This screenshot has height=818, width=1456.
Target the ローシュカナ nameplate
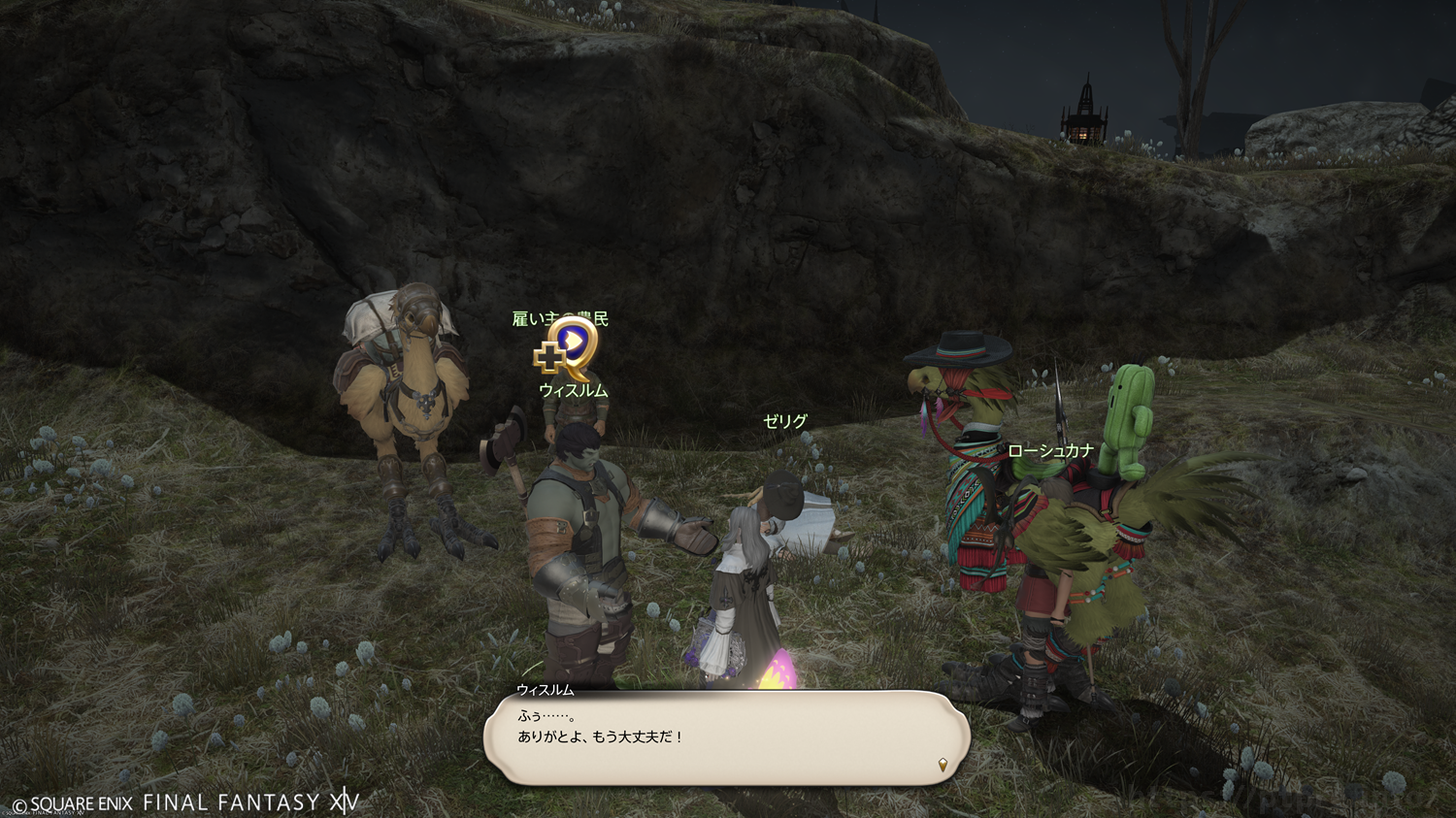1050,450
